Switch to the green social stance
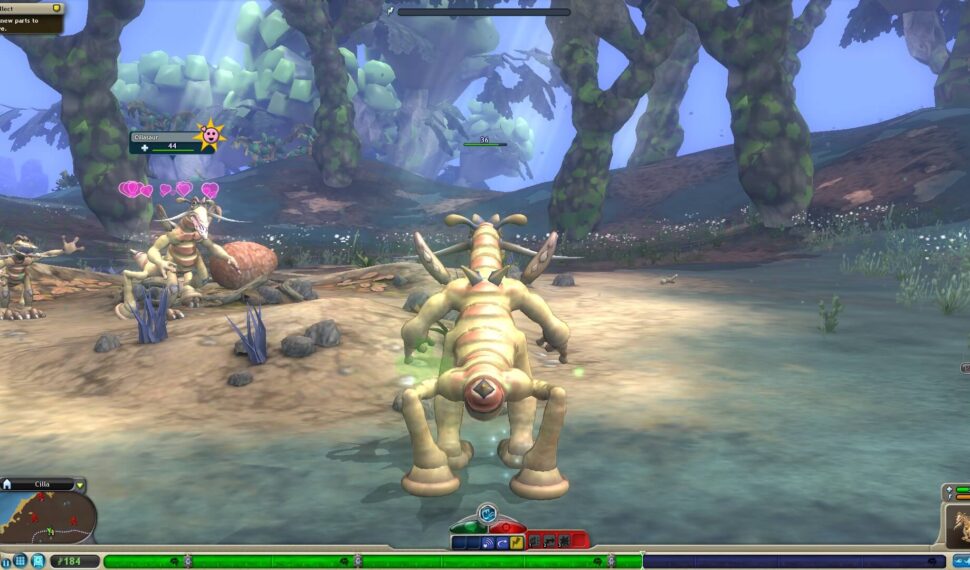 [469, 527]
